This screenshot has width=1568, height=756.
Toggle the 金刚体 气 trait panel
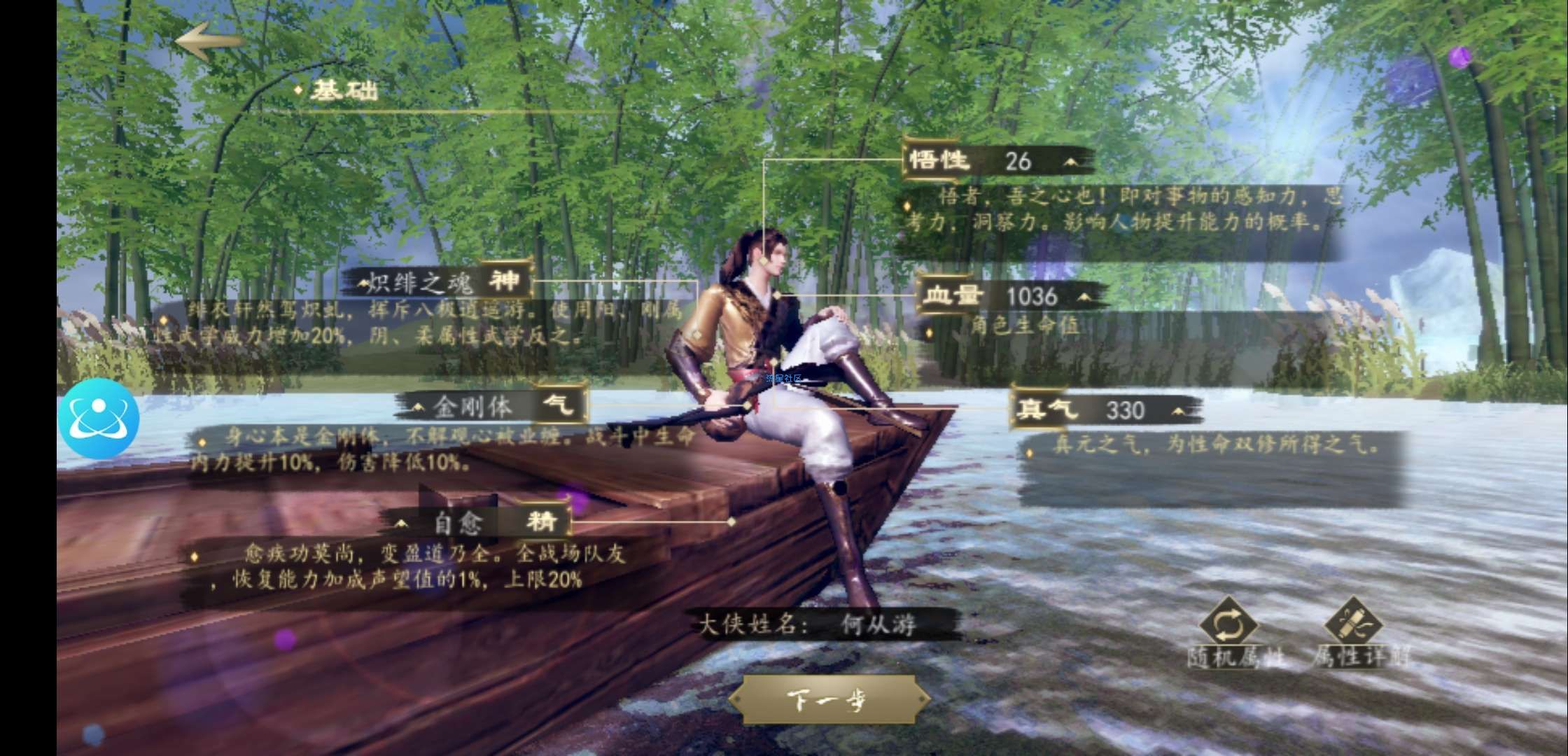(419, 406)
